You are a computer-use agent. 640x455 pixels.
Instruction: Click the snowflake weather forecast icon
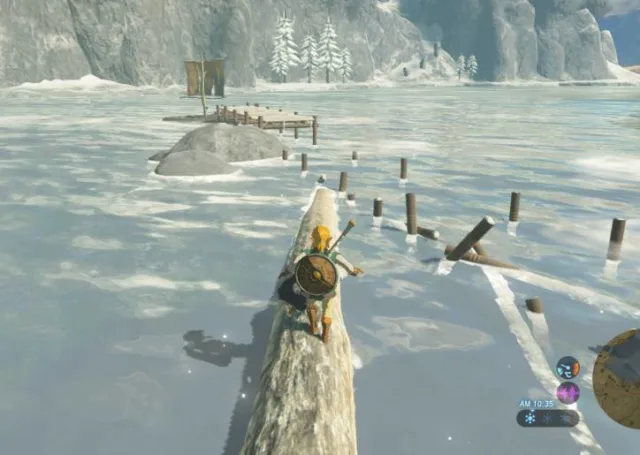[530, 418]
